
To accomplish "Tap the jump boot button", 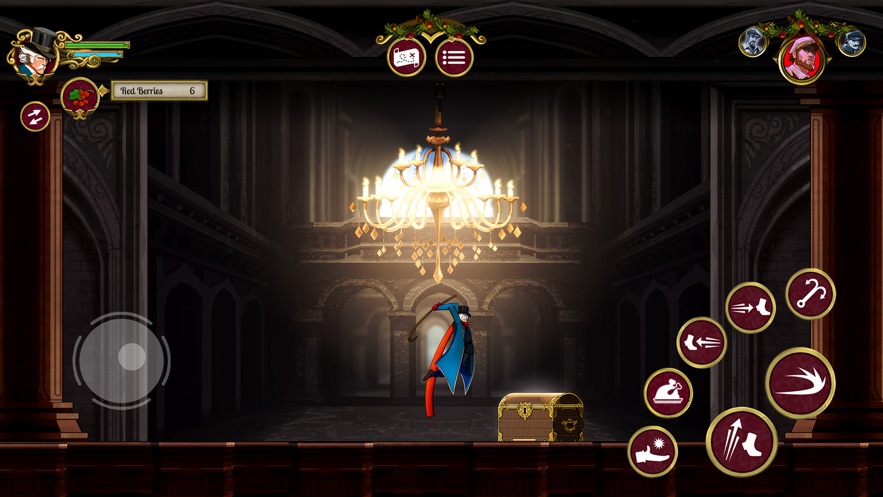I will click(741, 441).
